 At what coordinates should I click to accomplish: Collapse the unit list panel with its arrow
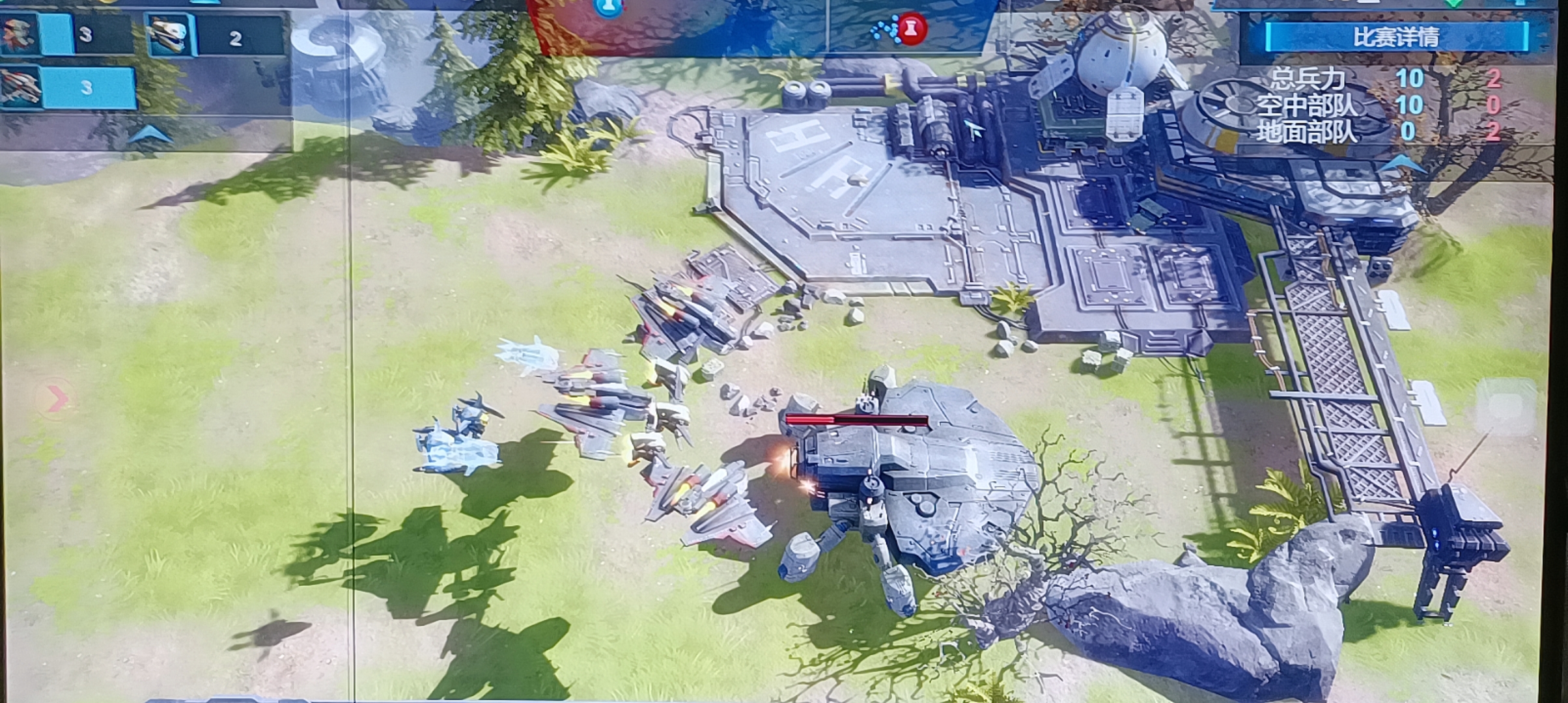(x=150, y=135)
